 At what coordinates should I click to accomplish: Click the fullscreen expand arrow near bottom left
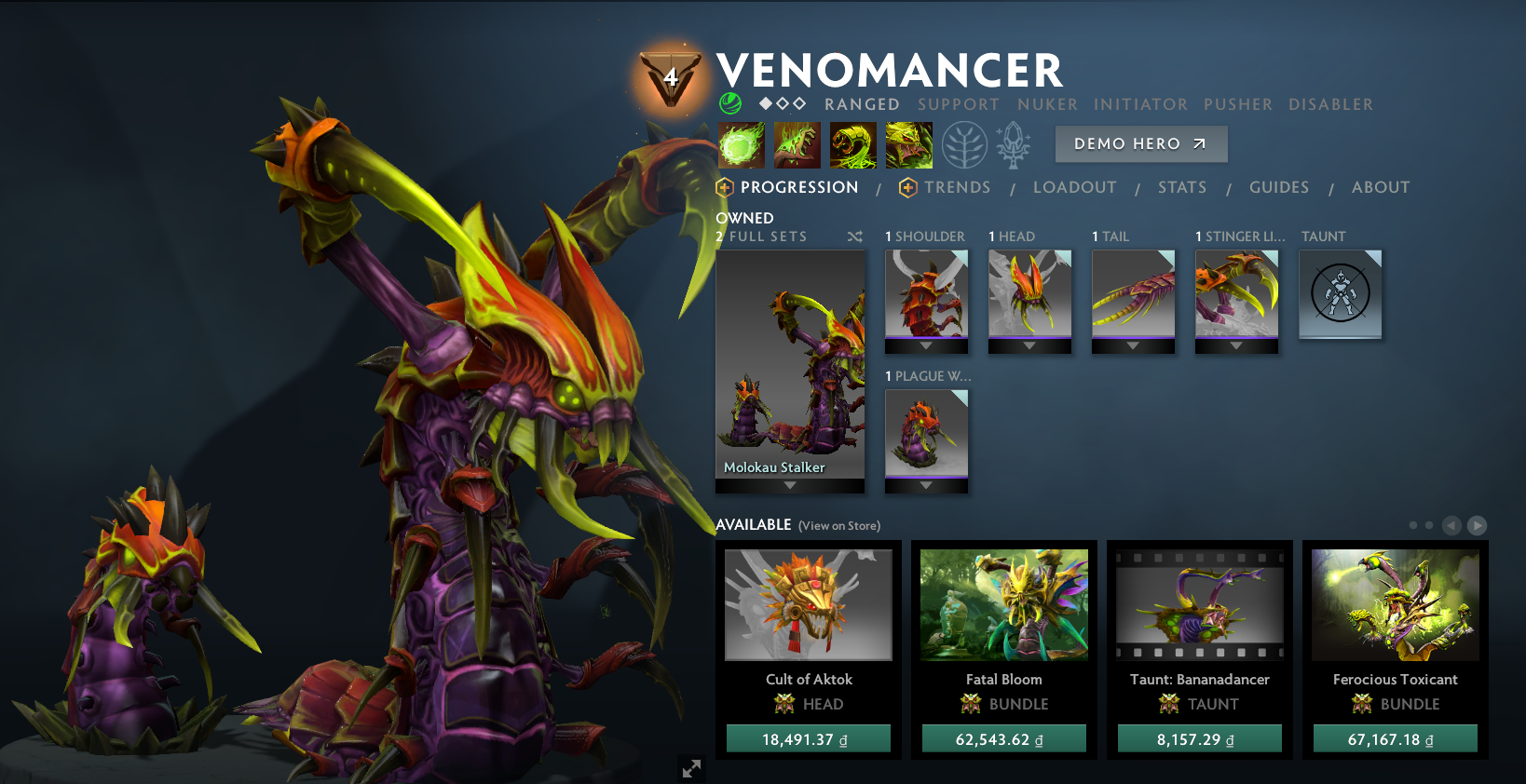point(690,768)
